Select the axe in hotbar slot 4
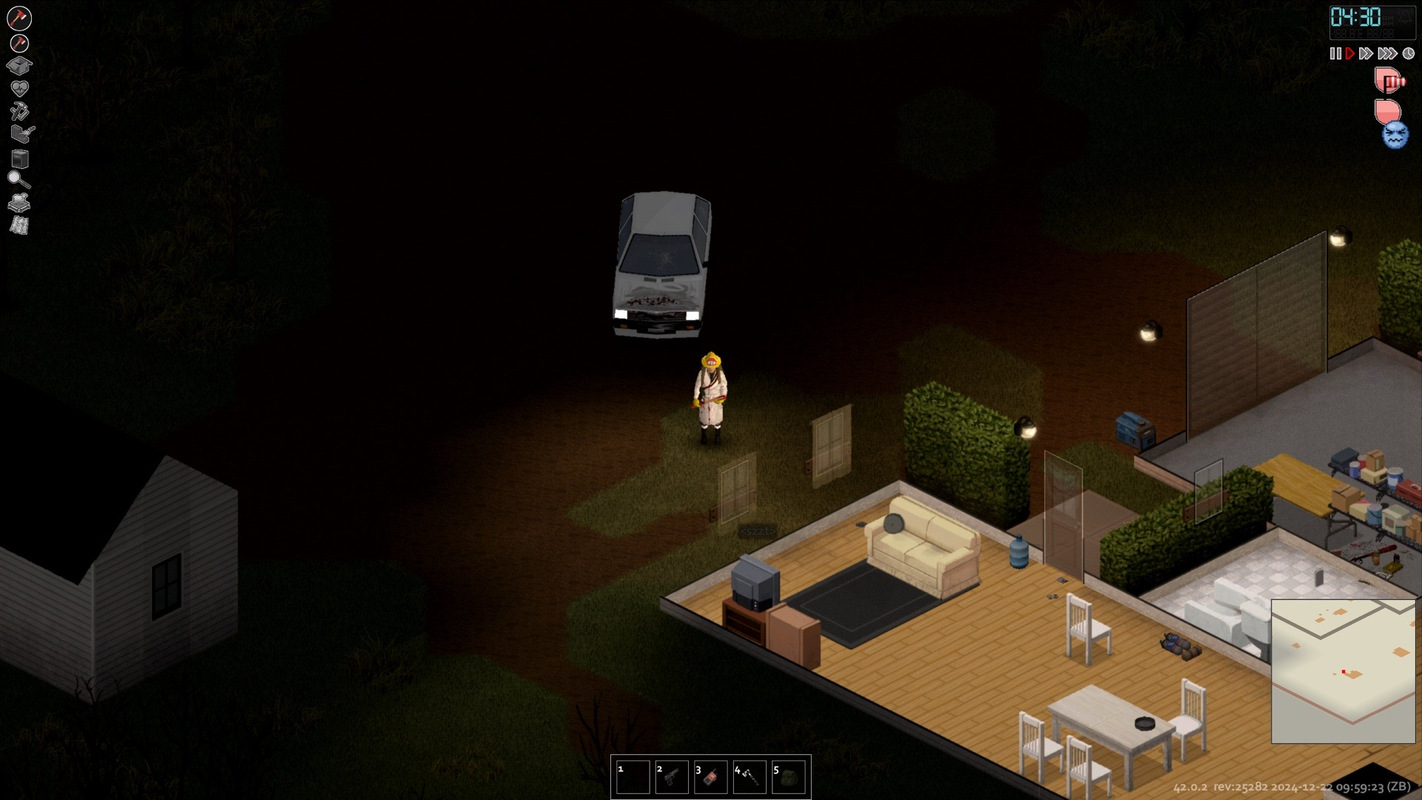 [750, 777]
